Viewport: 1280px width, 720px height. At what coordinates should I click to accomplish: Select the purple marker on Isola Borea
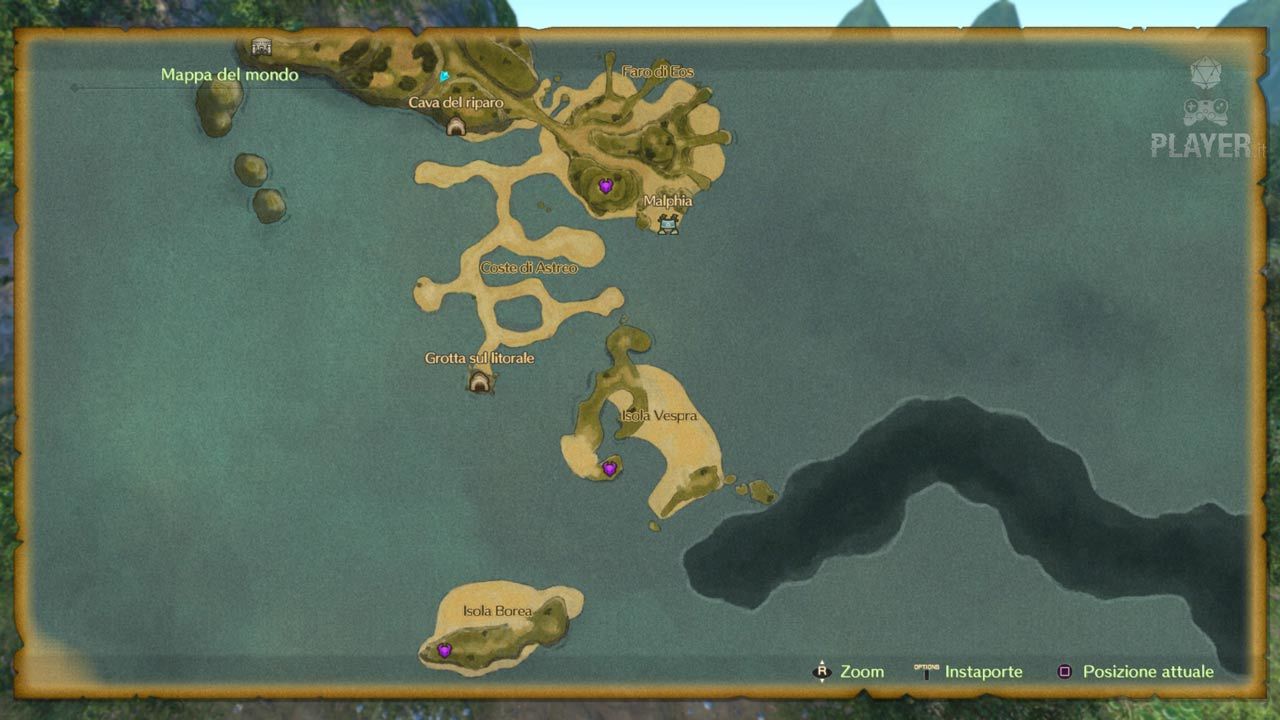[x=444, y=650]
